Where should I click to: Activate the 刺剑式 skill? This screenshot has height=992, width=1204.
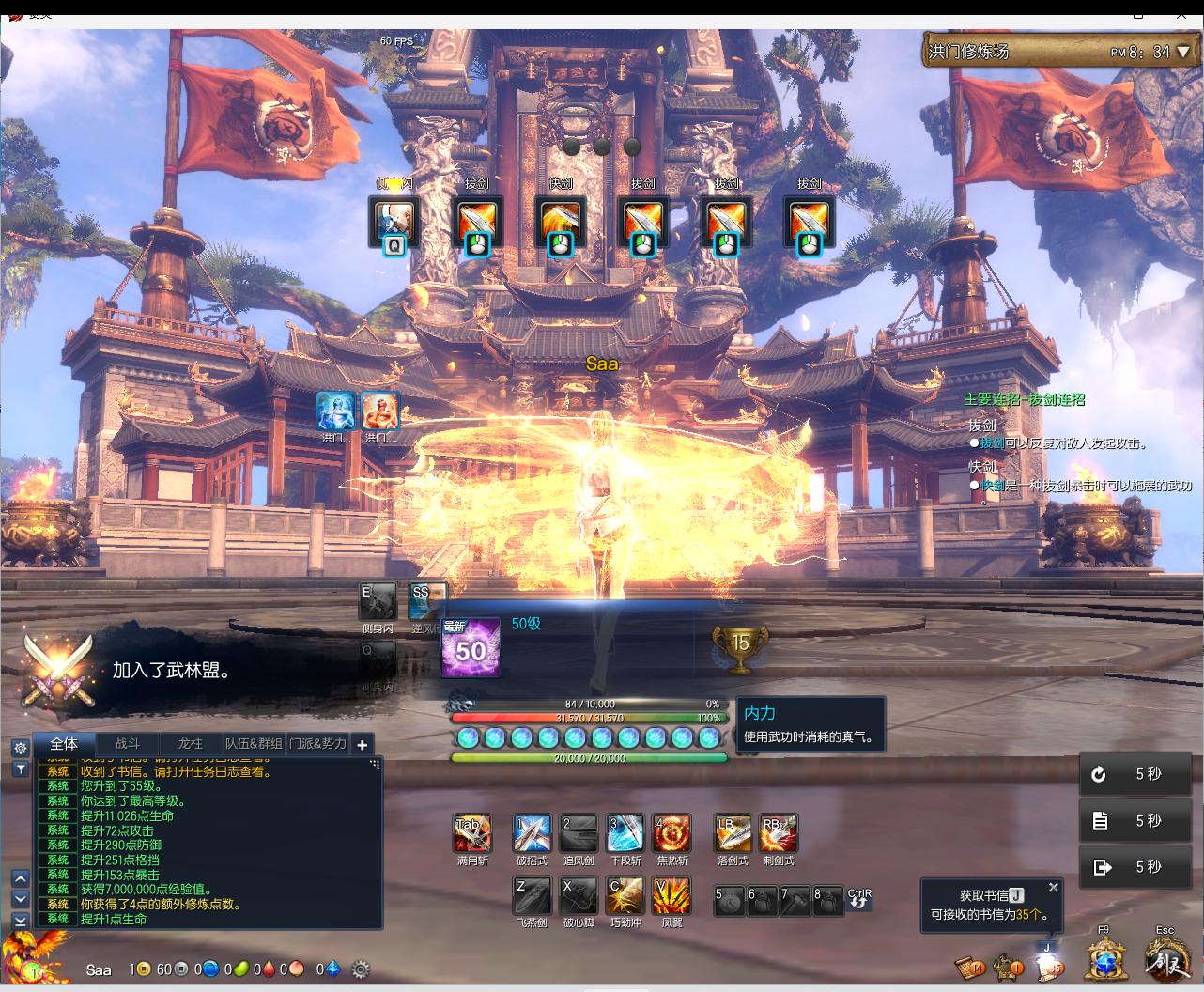779,833
